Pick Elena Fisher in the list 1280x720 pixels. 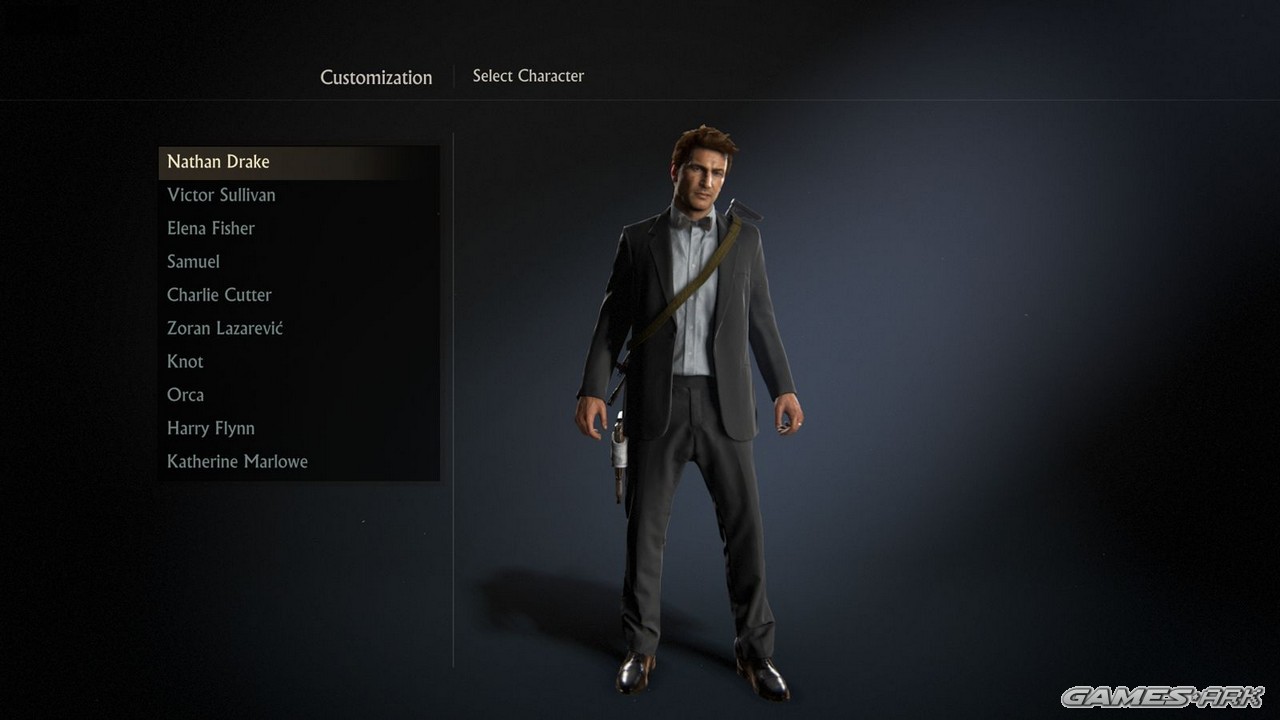(x=211, y=228)
